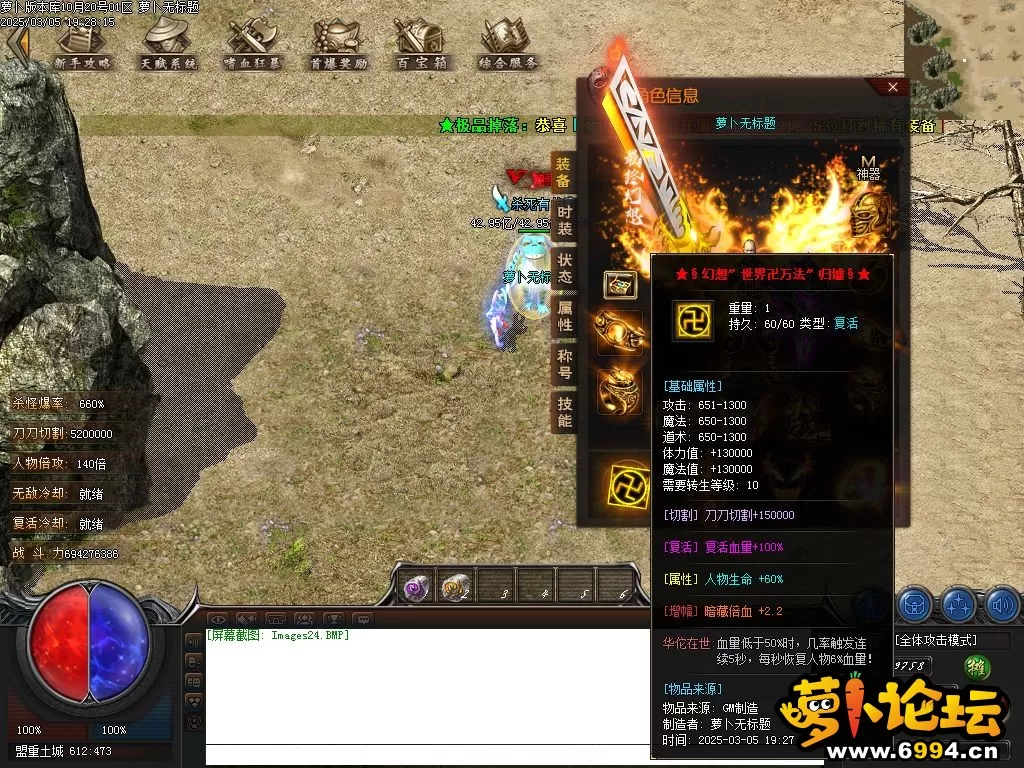The image size is (1024, 768).
Task: Switch to the 称号 title tab
Action: coord(564,364)
